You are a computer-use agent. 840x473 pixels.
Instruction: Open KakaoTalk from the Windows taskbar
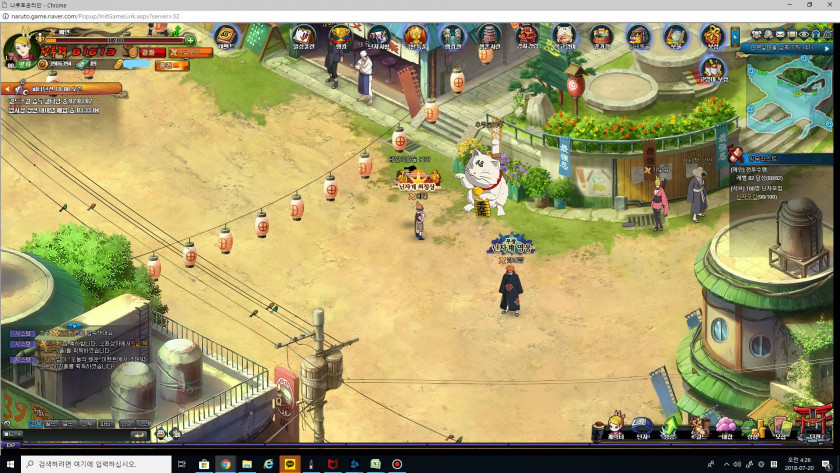(x=288, y=464)
